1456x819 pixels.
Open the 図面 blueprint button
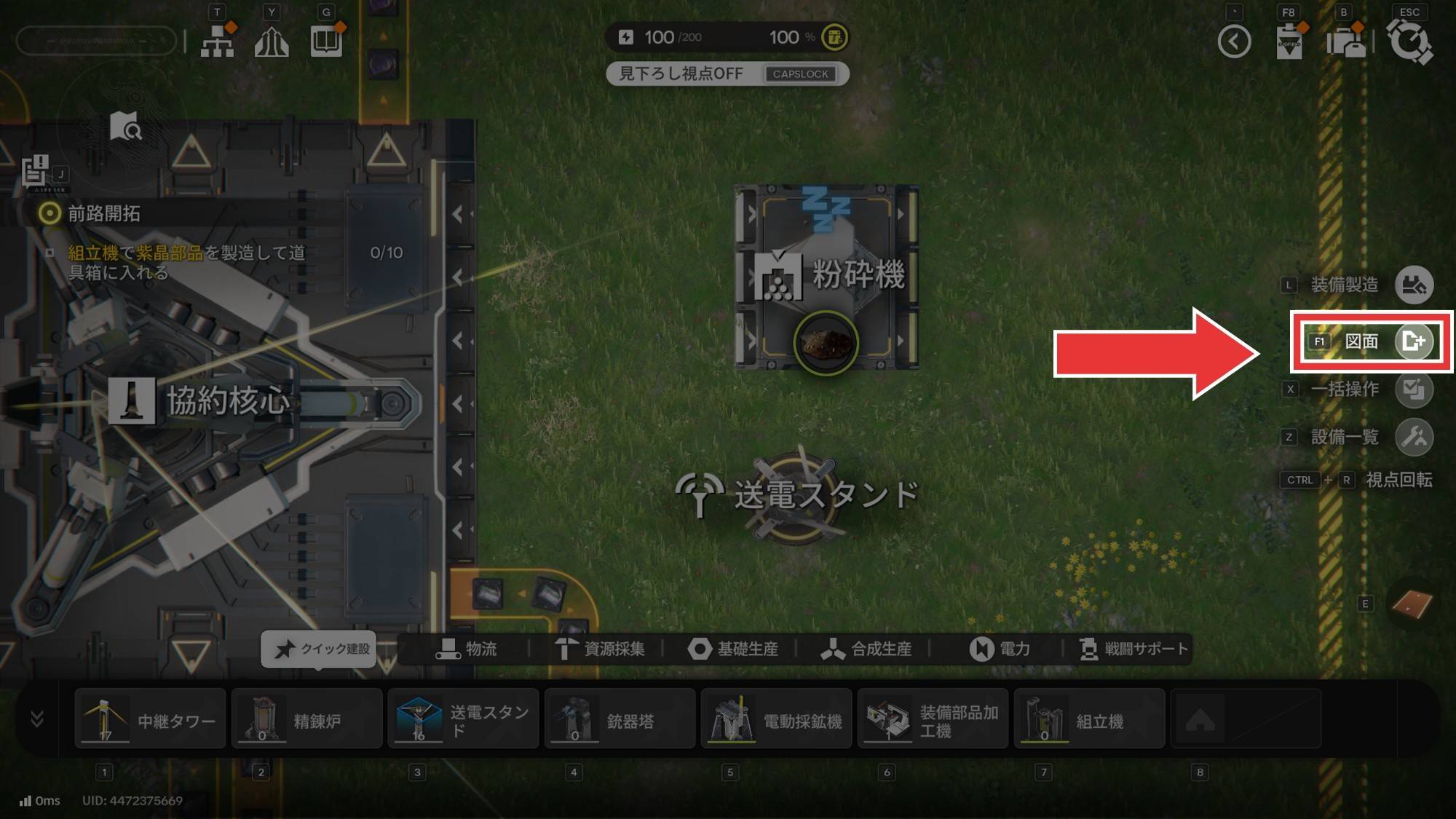tap(1413, 341)
